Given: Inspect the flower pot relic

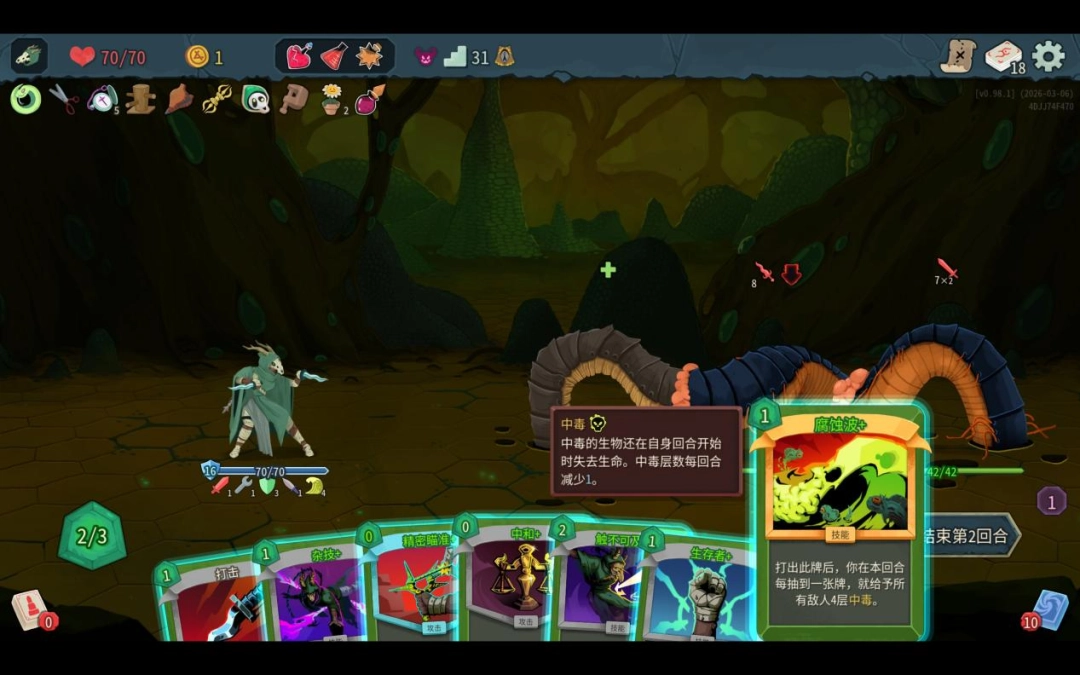Looking at the screenshot, I should pyautogui.click(x=331, y=99).
